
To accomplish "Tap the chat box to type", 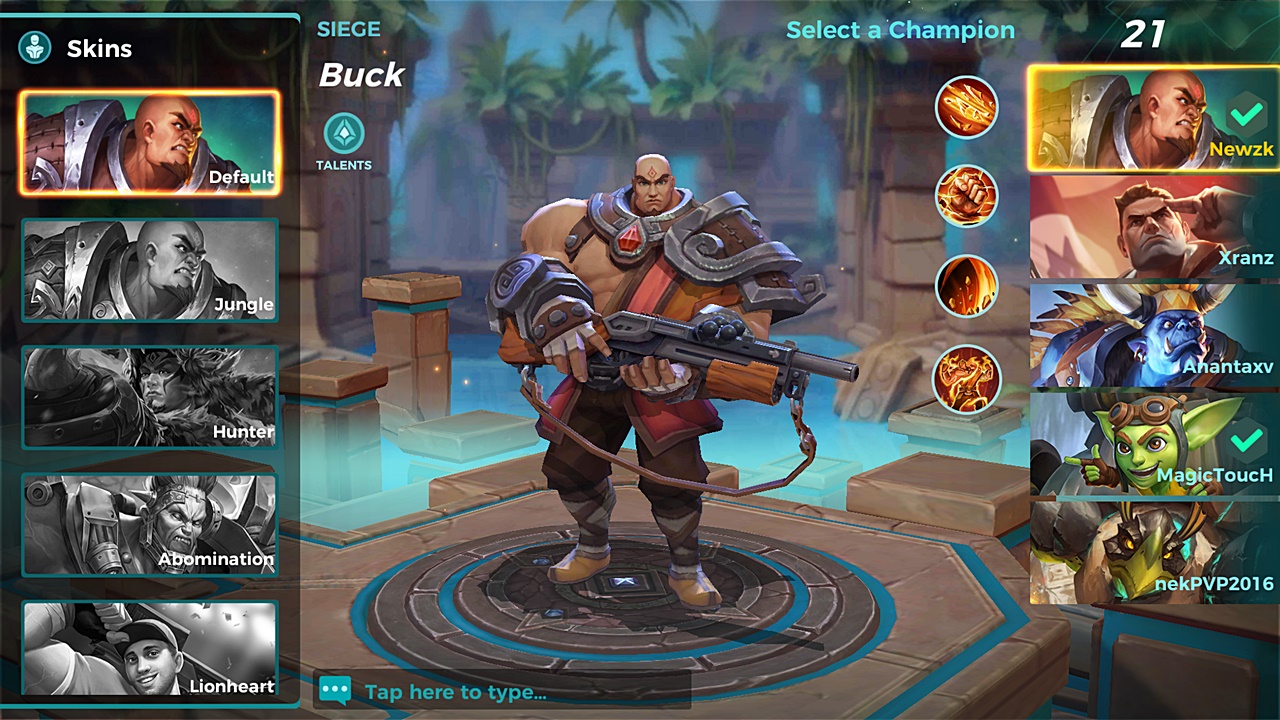I will 500,691.
